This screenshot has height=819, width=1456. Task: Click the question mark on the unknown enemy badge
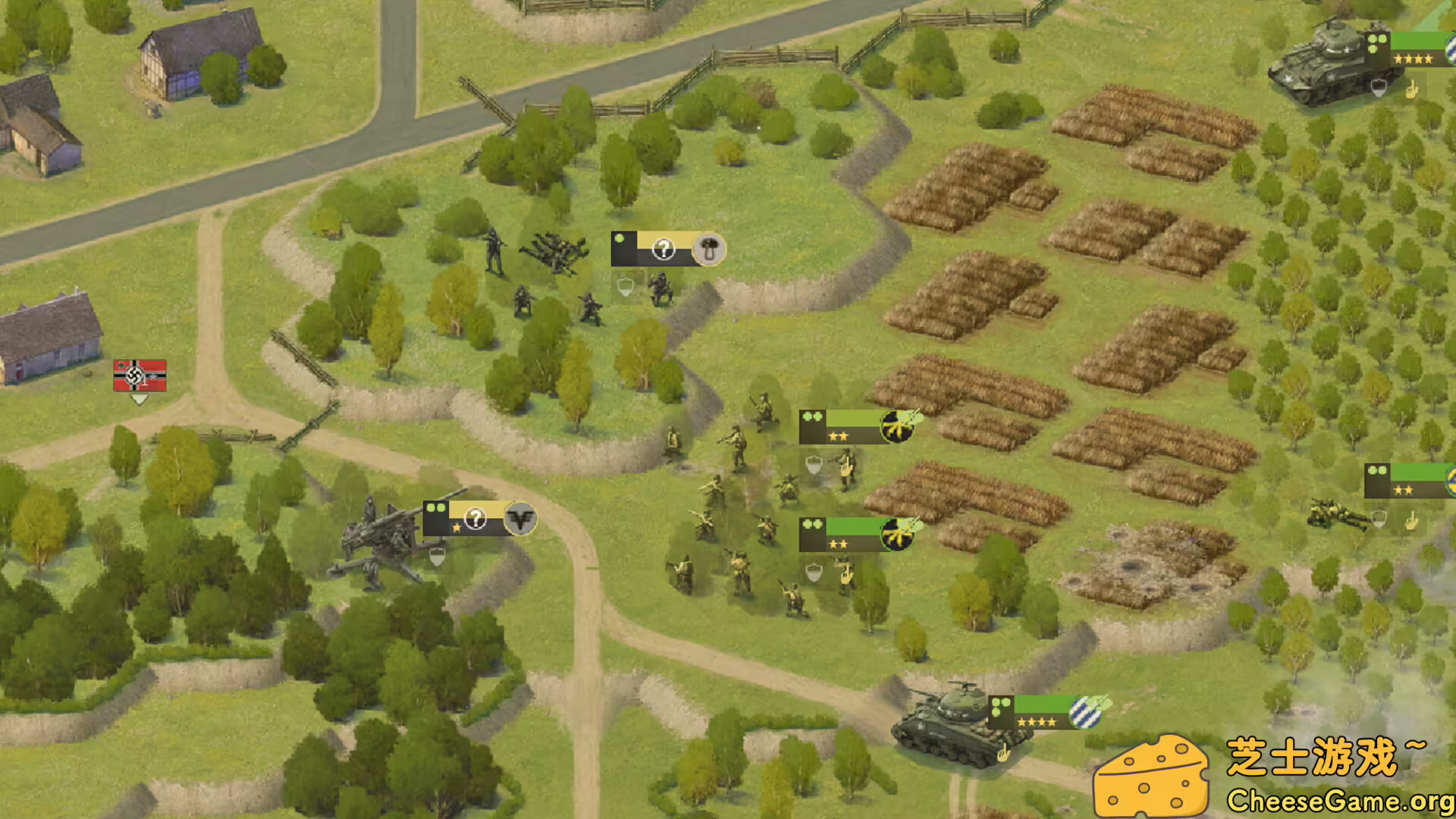[664, 249]
